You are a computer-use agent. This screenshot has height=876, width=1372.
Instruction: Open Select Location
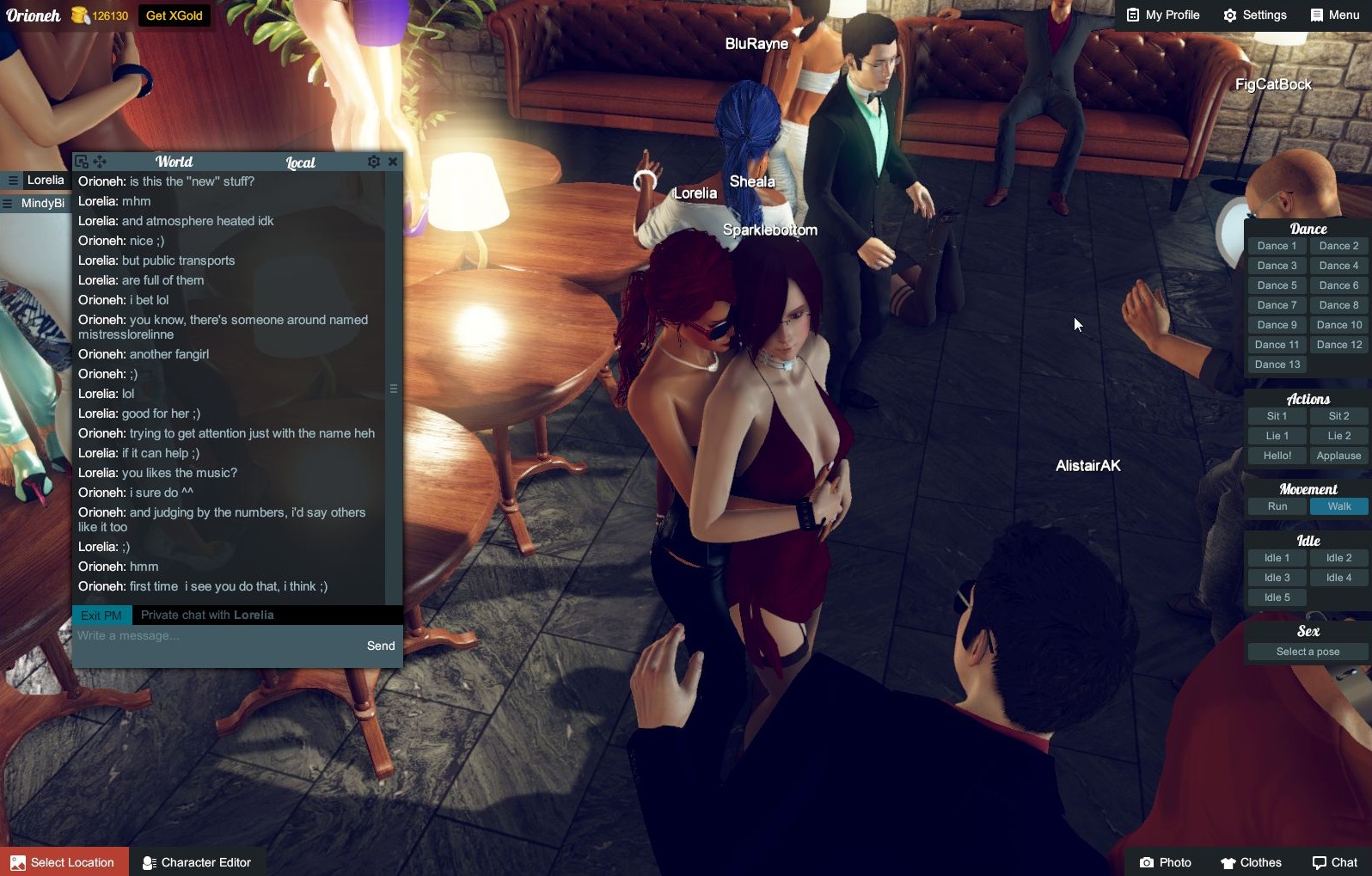64,862
